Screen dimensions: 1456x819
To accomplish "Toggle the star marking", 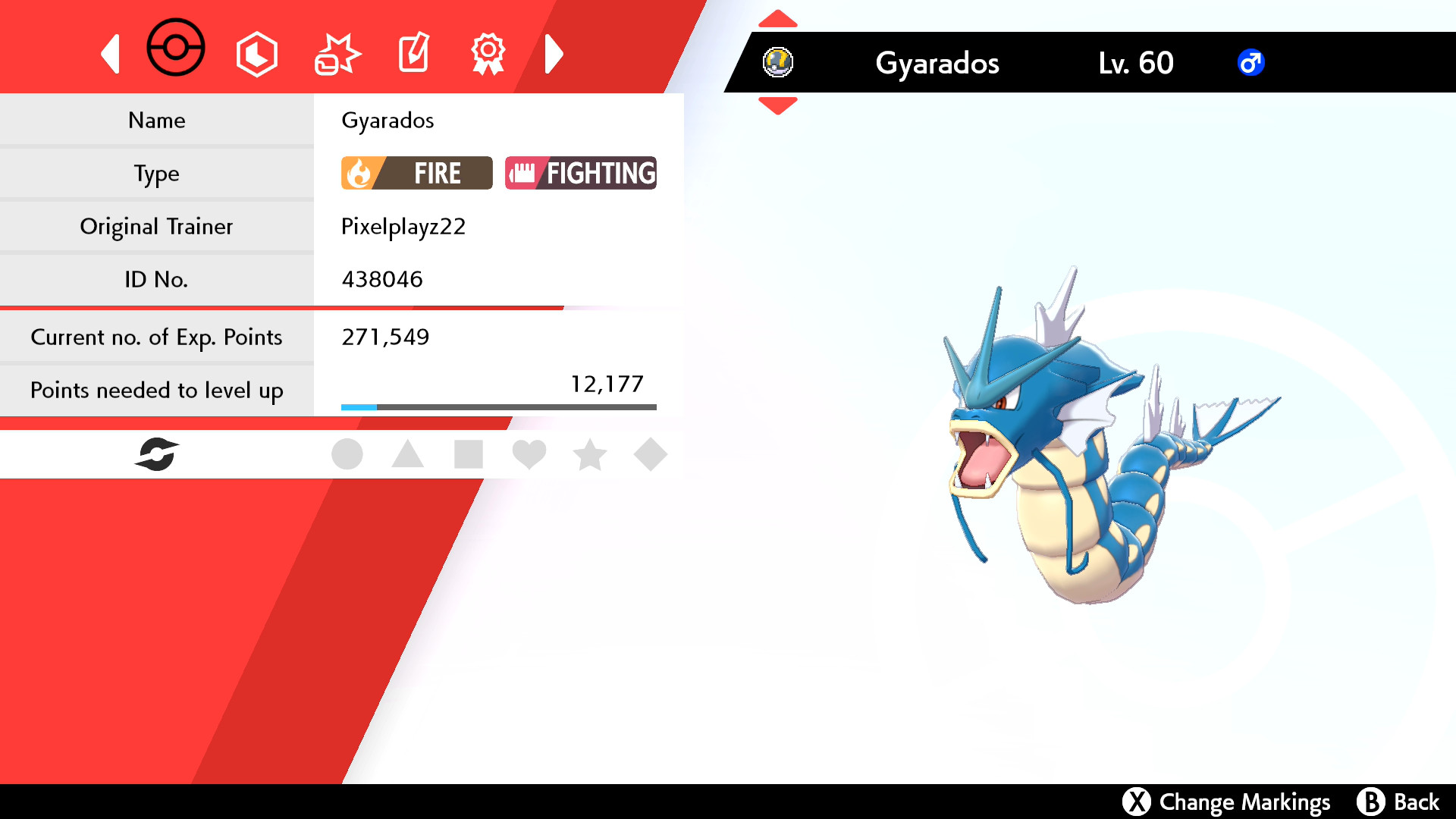I will click(591, 453).
